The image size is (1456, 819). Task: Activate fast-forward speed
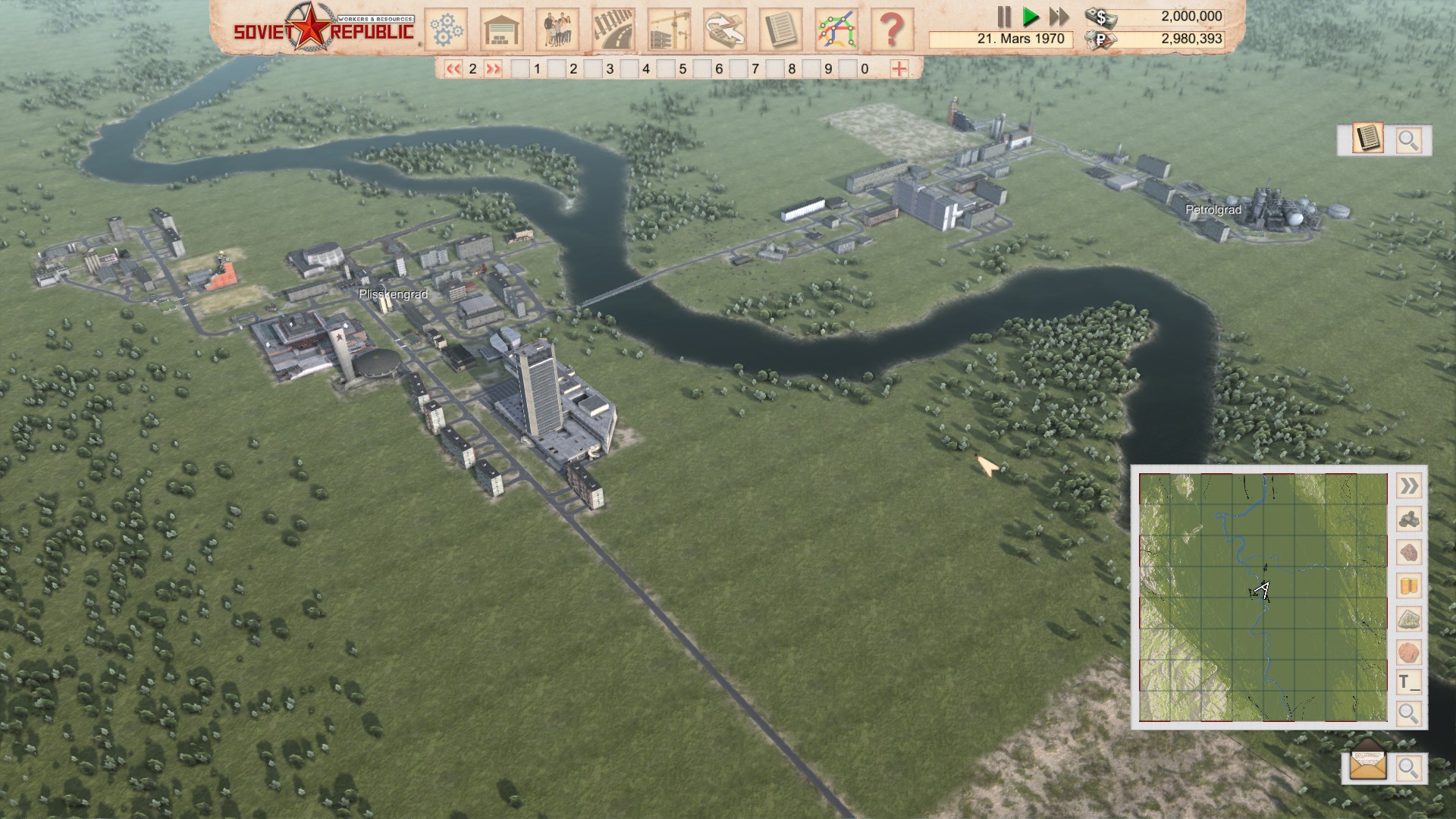(x=1059, y=17)
